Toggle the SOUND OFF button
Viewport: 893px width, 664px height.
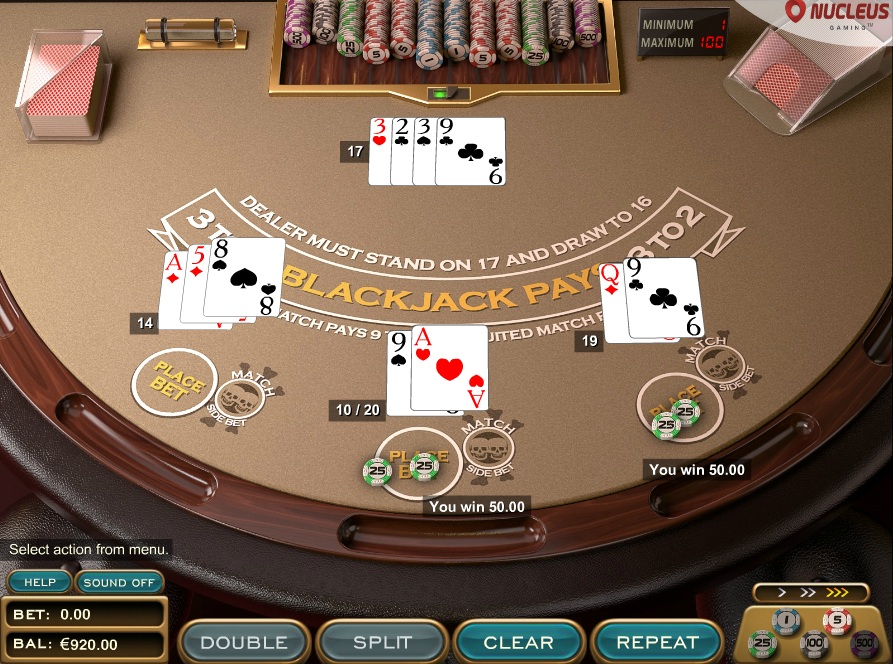click(119, 582)
